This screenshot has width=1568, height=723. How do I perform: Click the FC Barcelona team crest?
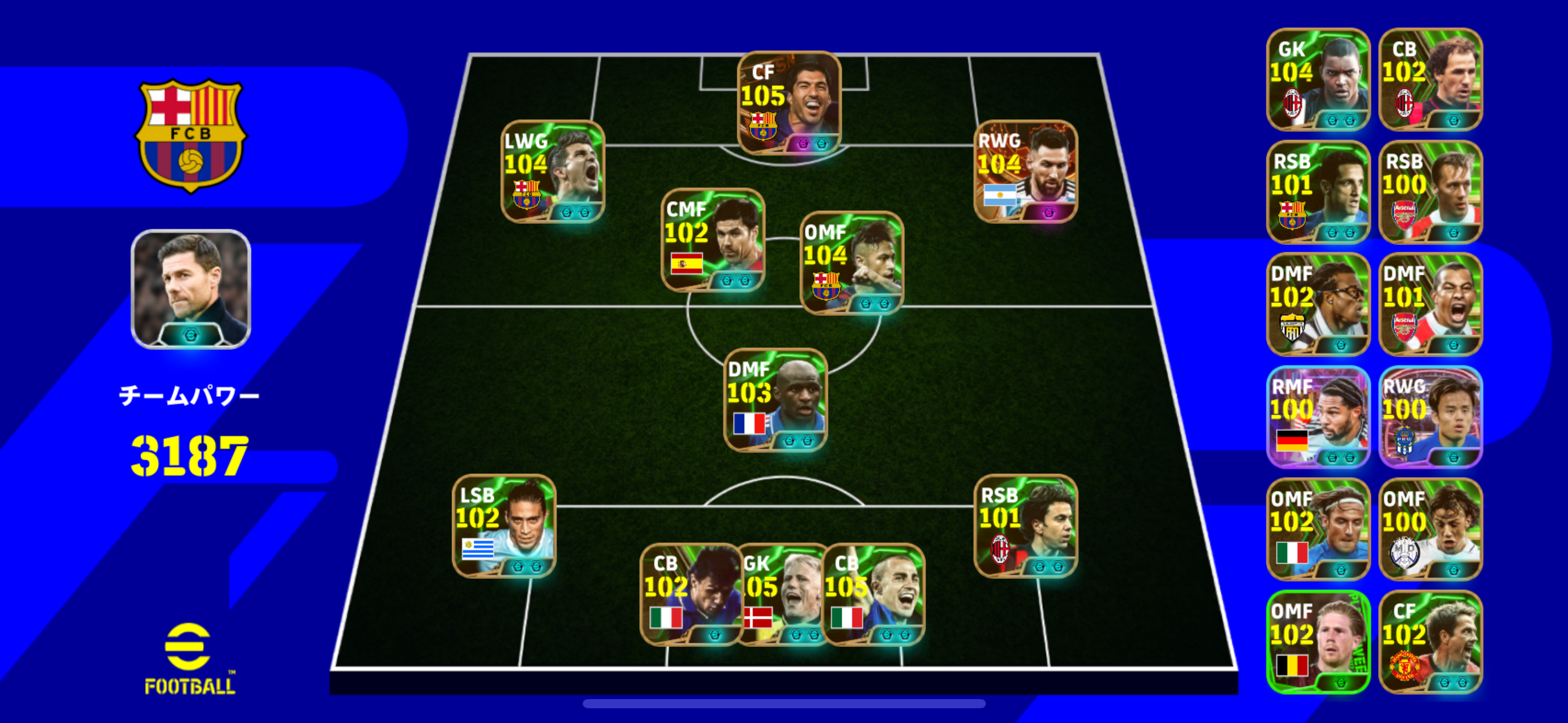191,136
